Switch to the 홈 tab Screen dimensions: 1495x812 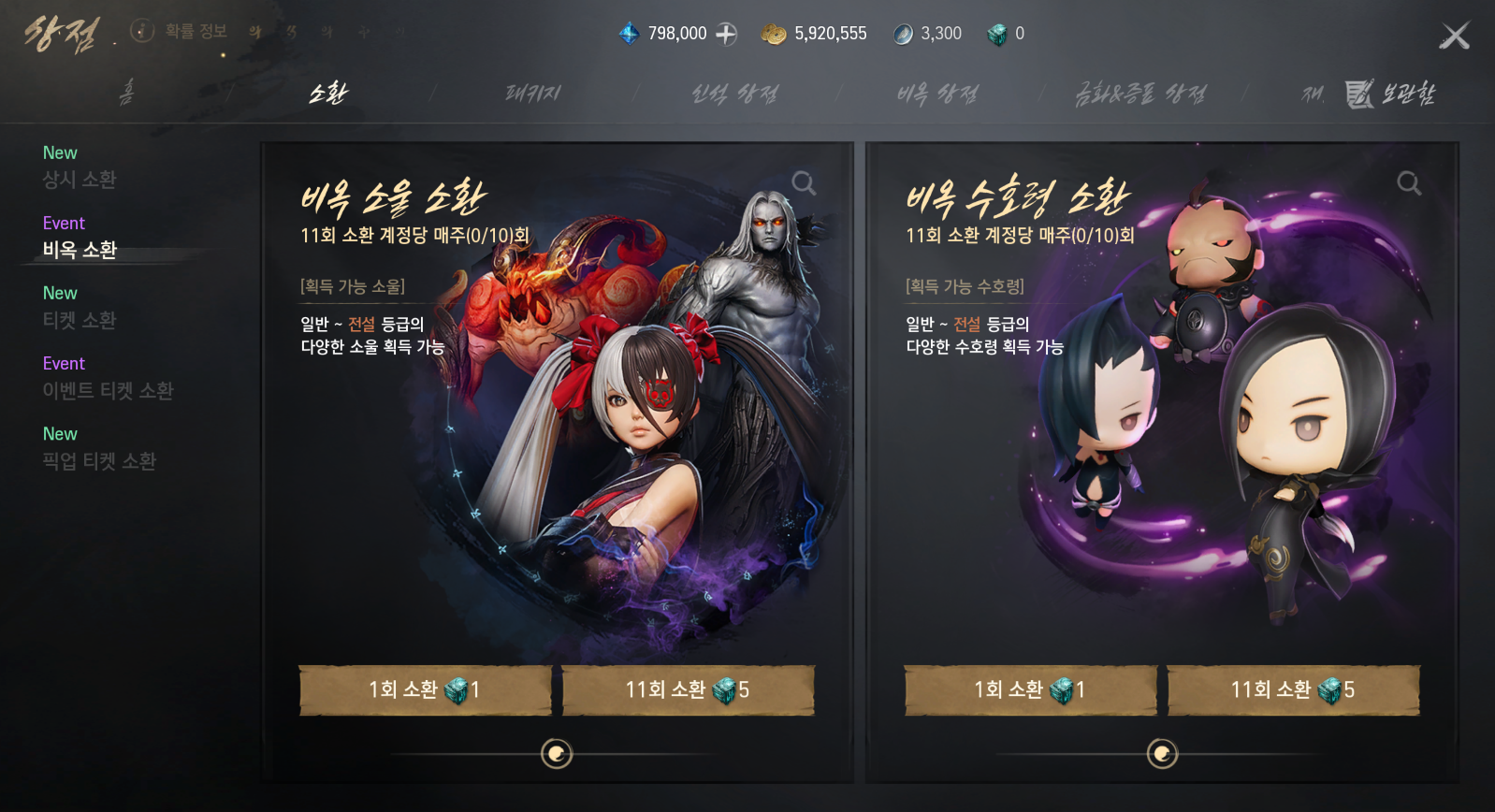[126, 93]
